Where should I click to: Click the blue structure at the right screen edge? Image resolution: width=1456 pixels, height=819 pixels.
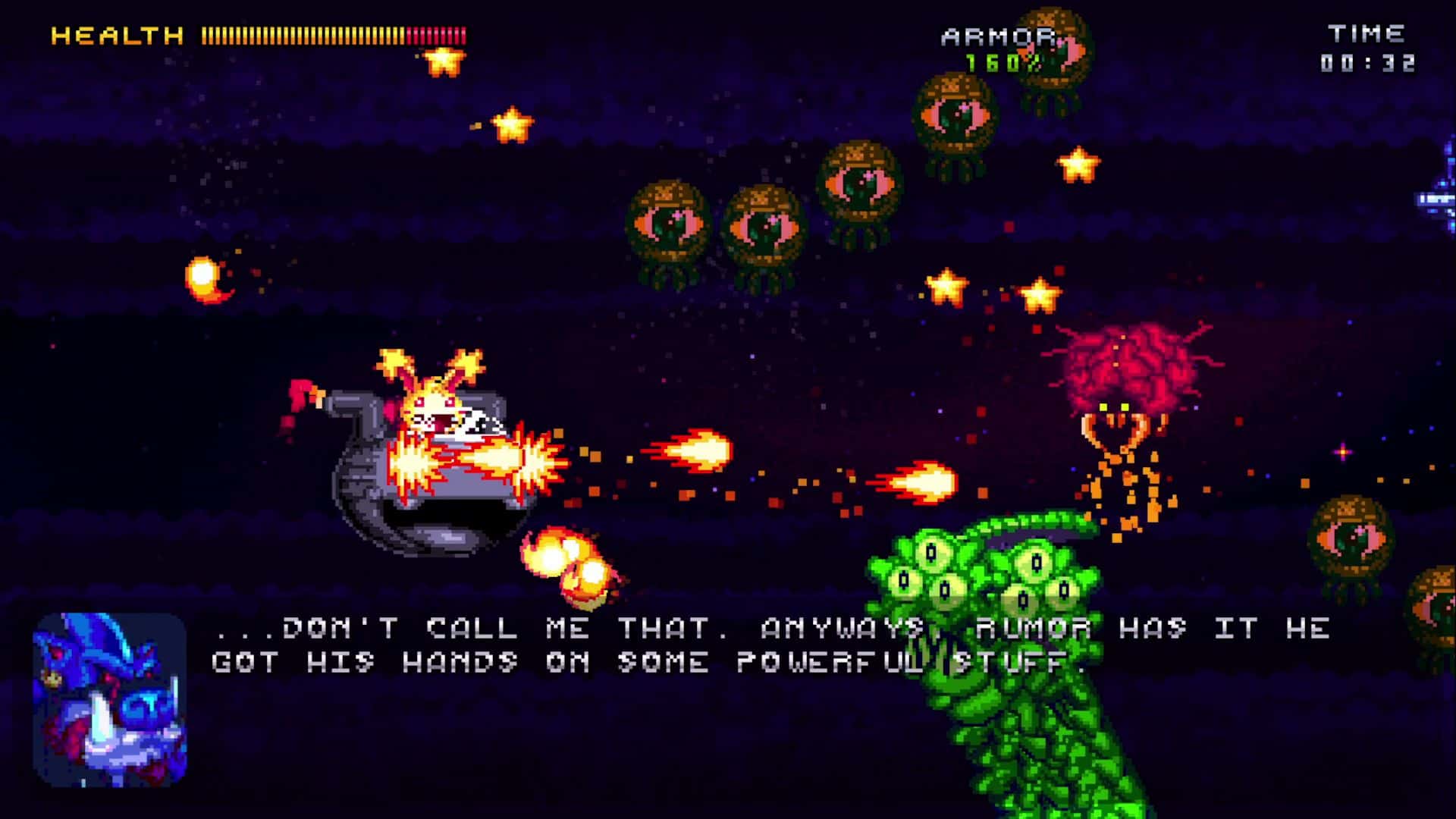pos(1437,197)
